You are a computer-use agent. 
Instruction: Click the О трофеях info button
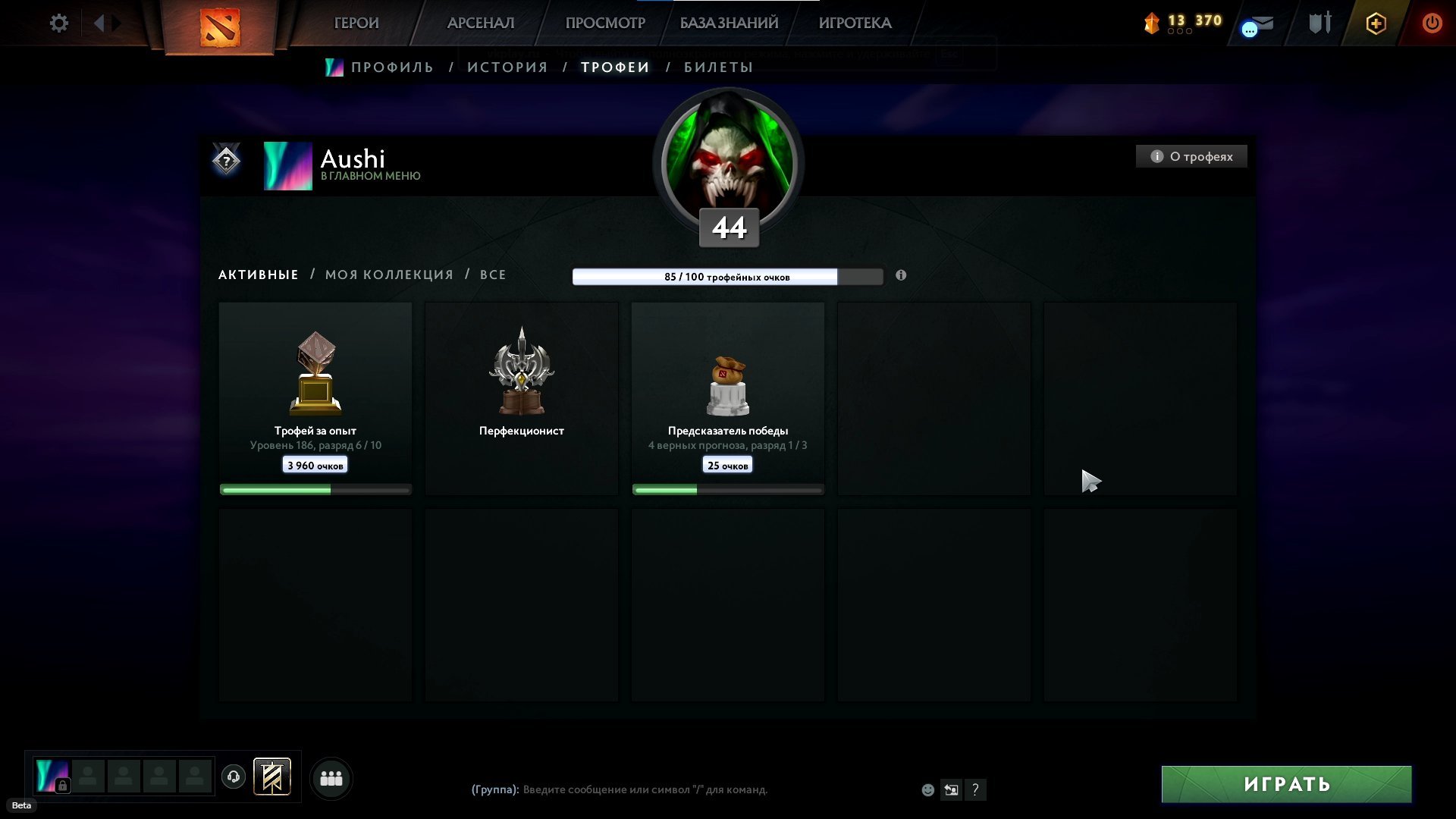[1191, 157]
